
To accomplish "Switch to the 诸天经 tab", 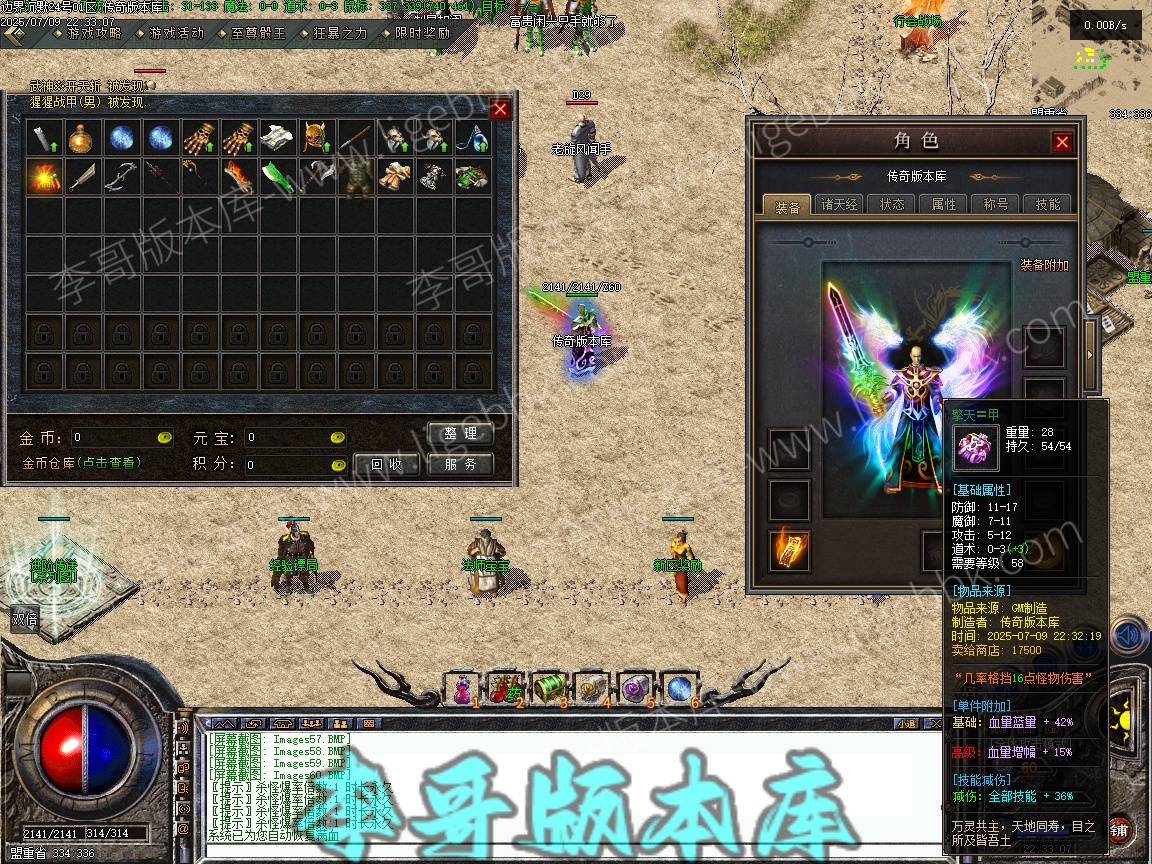I will click(x=840, y=205).
